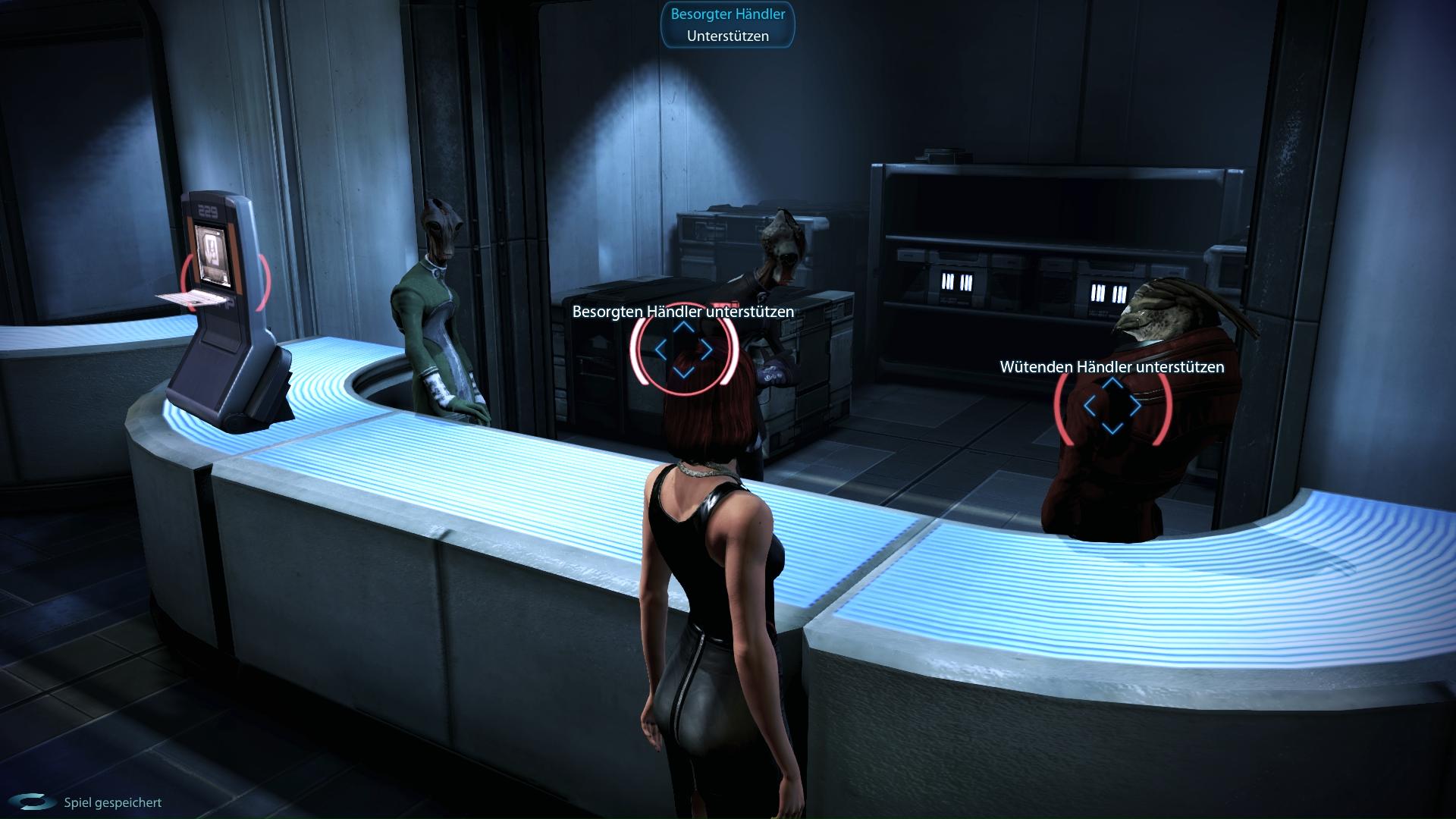Choose the 'Wütenden Händler unterstützen' interaction marker
Screen dimensions: 1456x819
pos(1112,406)
